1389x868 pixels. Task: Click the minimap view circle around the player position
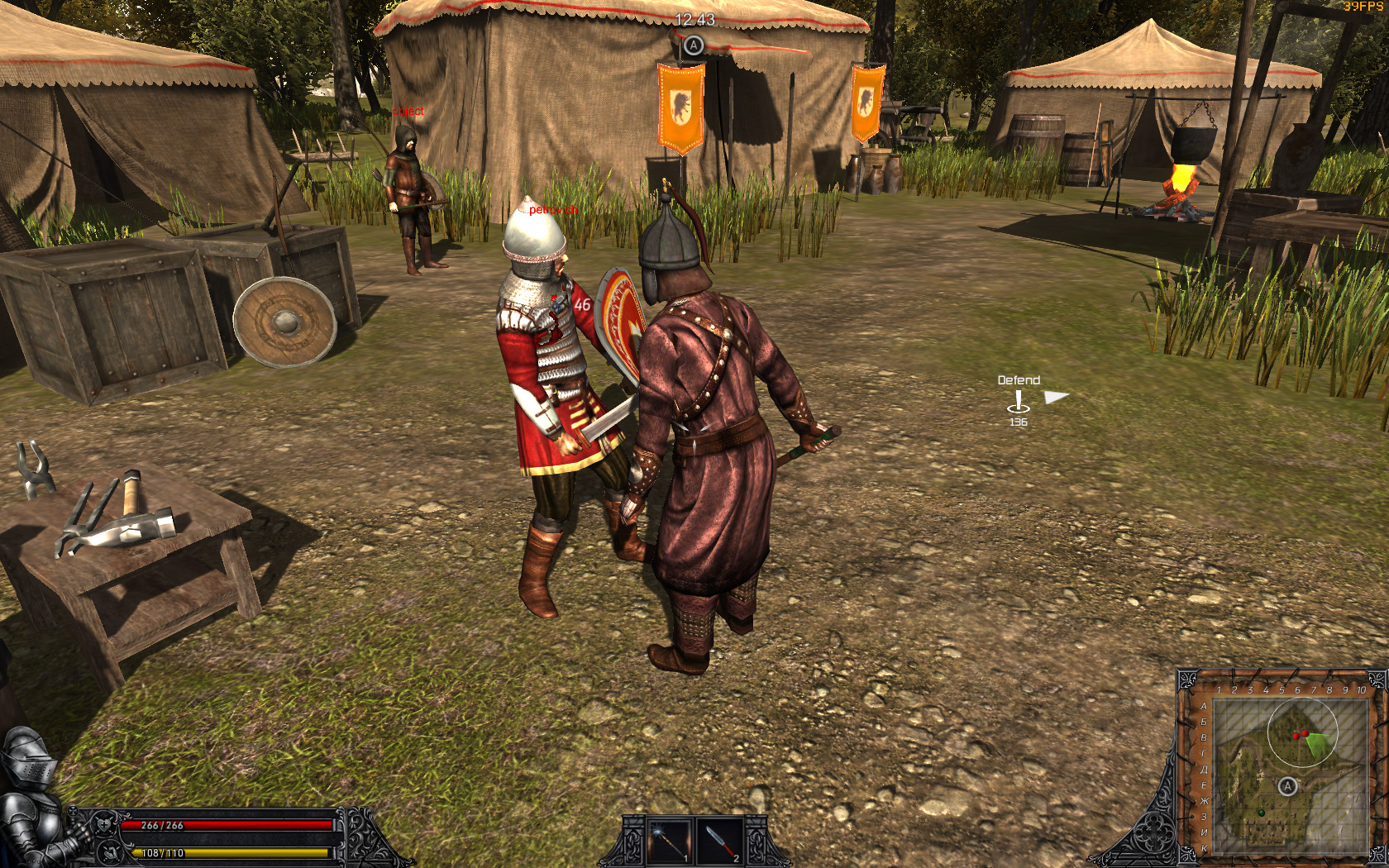(x=1303, y=732)
